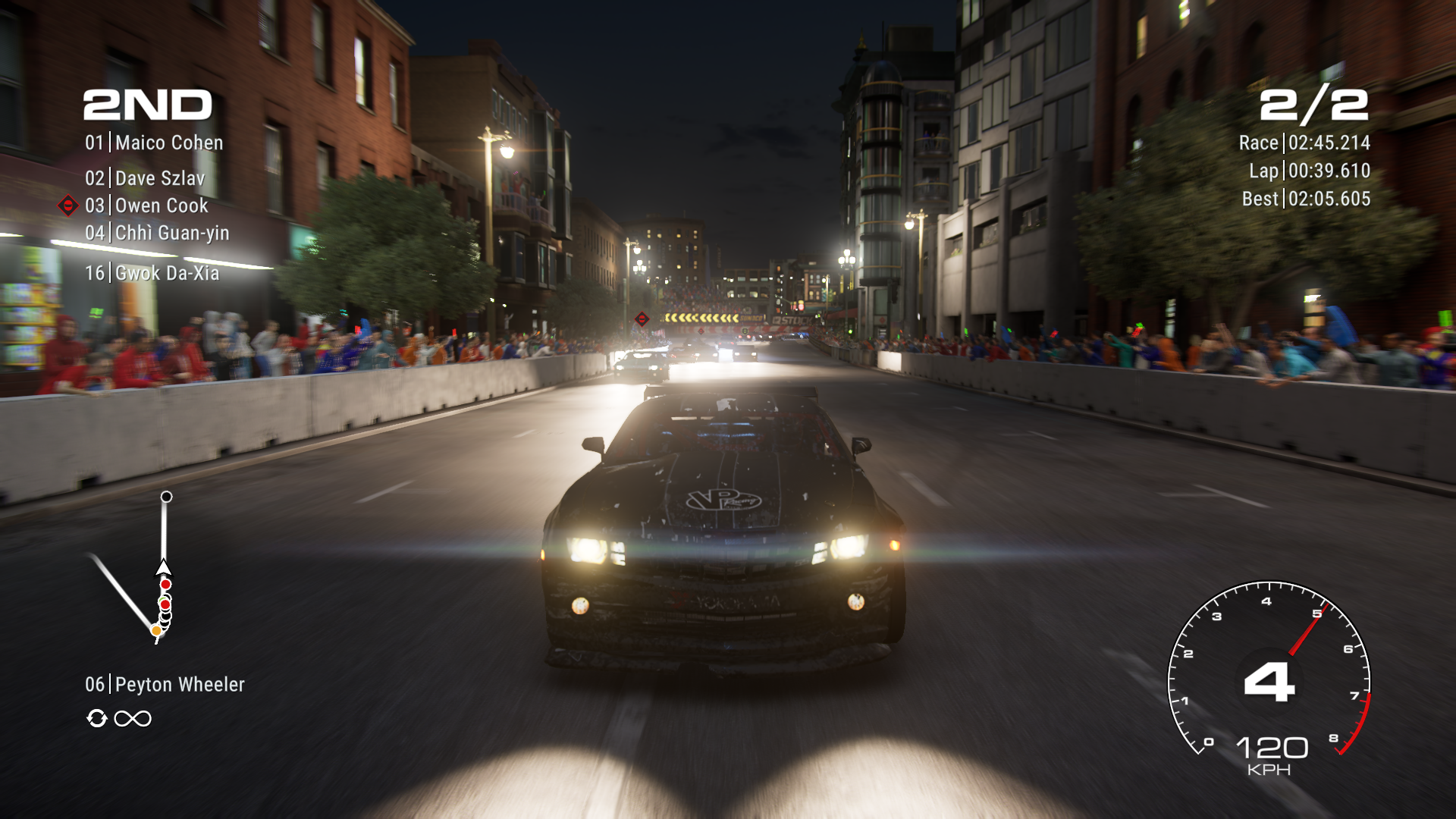The image size is (1456, 819).
Task: Select the Chhì Guan-yin leaderboard row
Action: pyautogui.click(x=157, y=233)
